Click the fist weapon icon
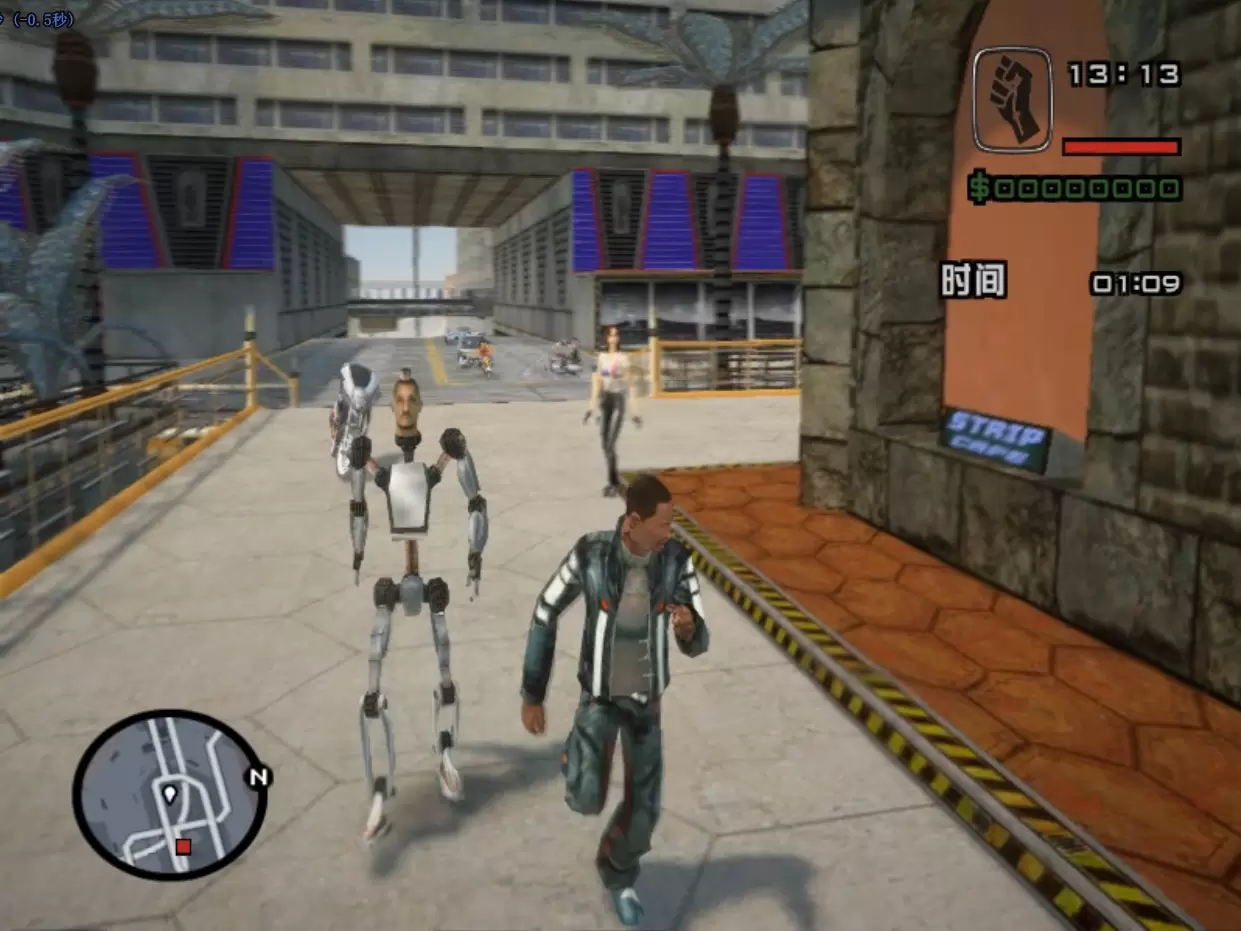 [1012, 99]
